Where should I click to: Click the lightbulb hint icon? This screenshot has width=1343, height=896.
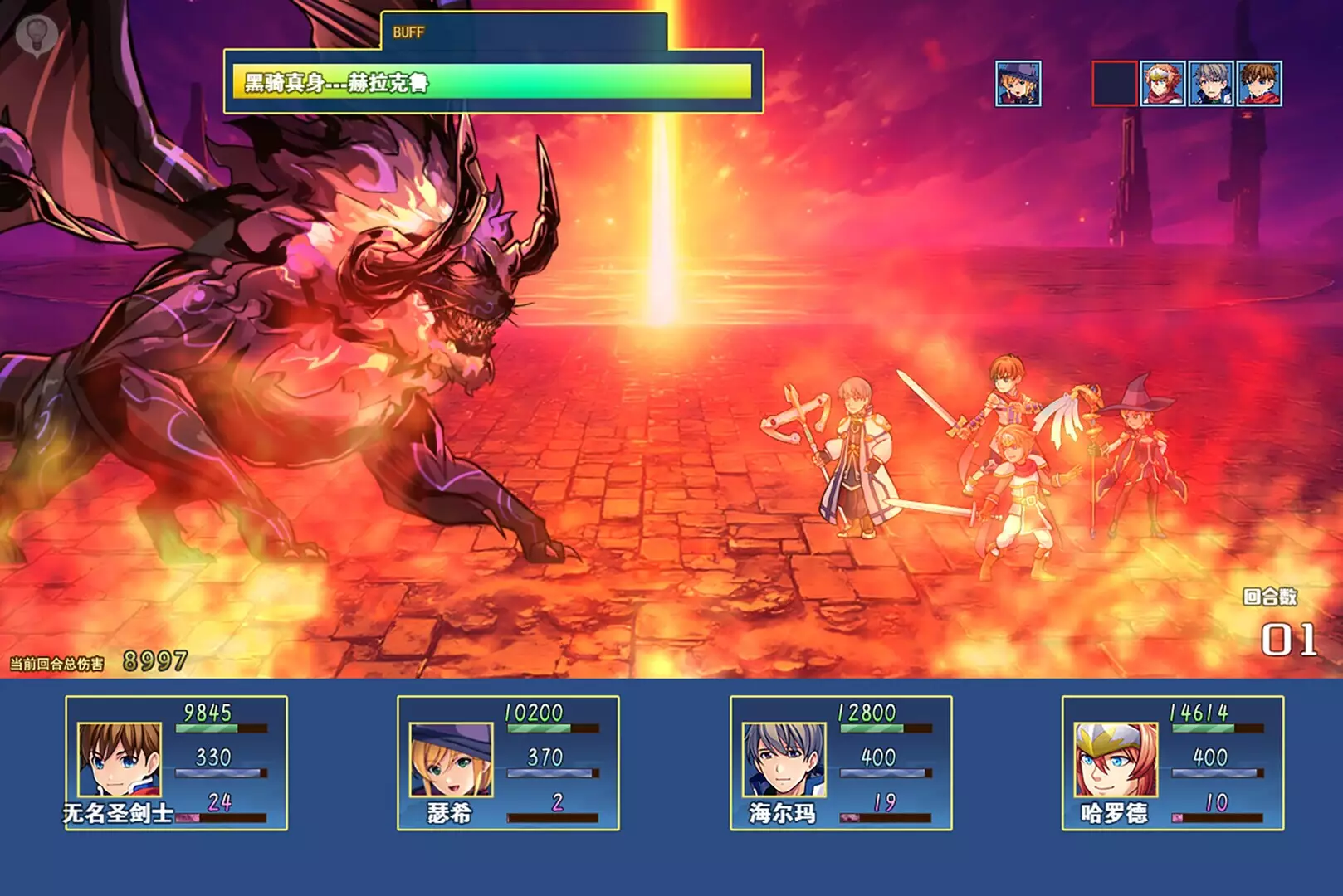[37, 35]
